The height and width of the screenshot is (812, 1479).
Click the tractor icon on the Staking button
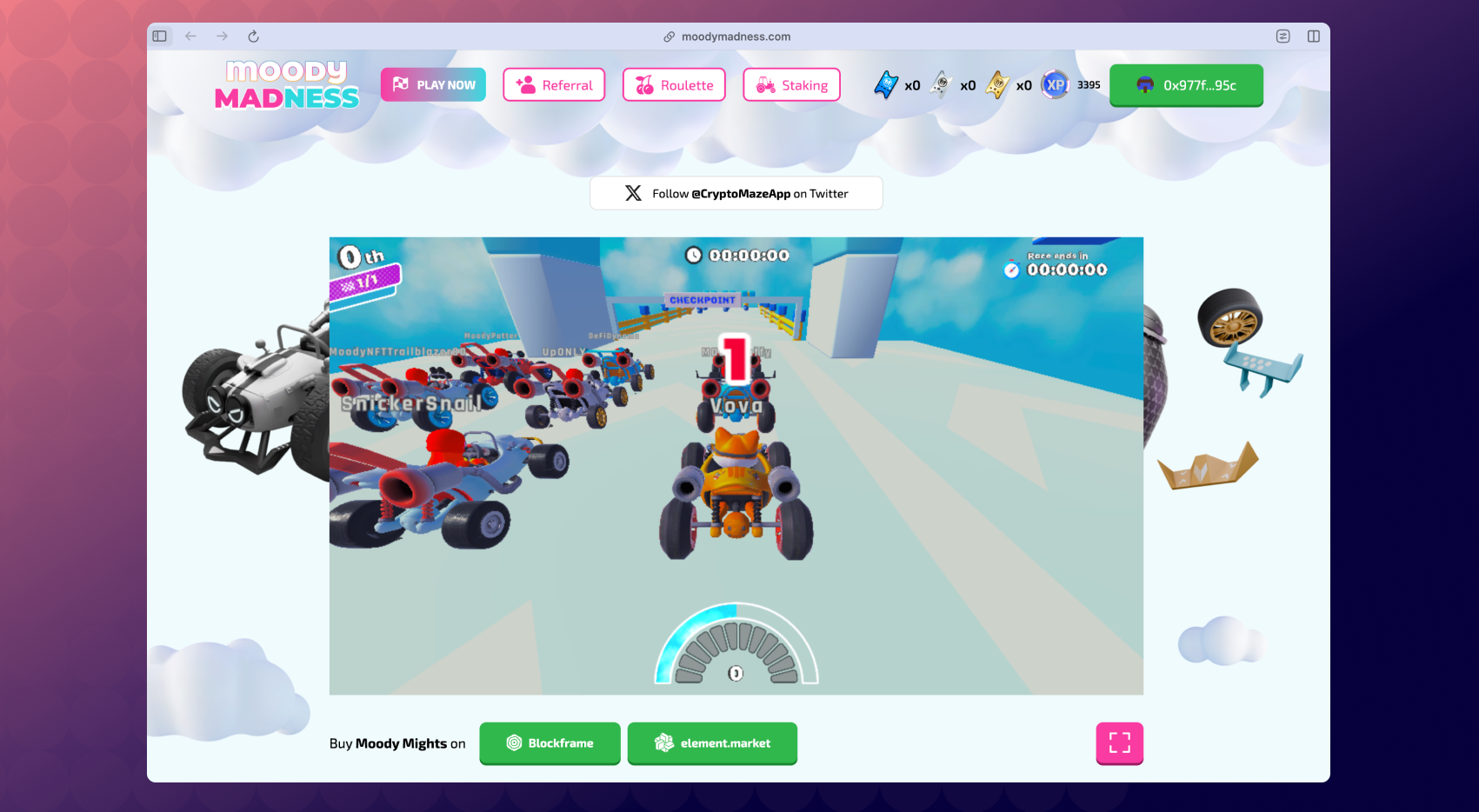(x=764, y=84)
